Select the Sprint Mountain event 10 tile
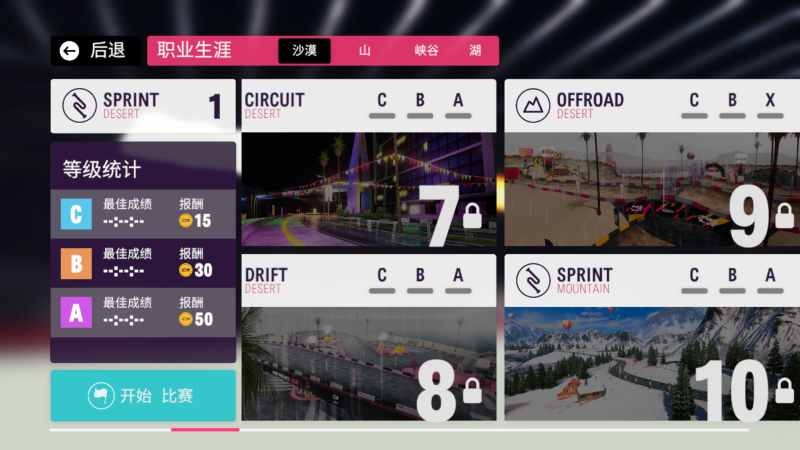The width and height of the screenshot is (800, 450). pos(651,338)
